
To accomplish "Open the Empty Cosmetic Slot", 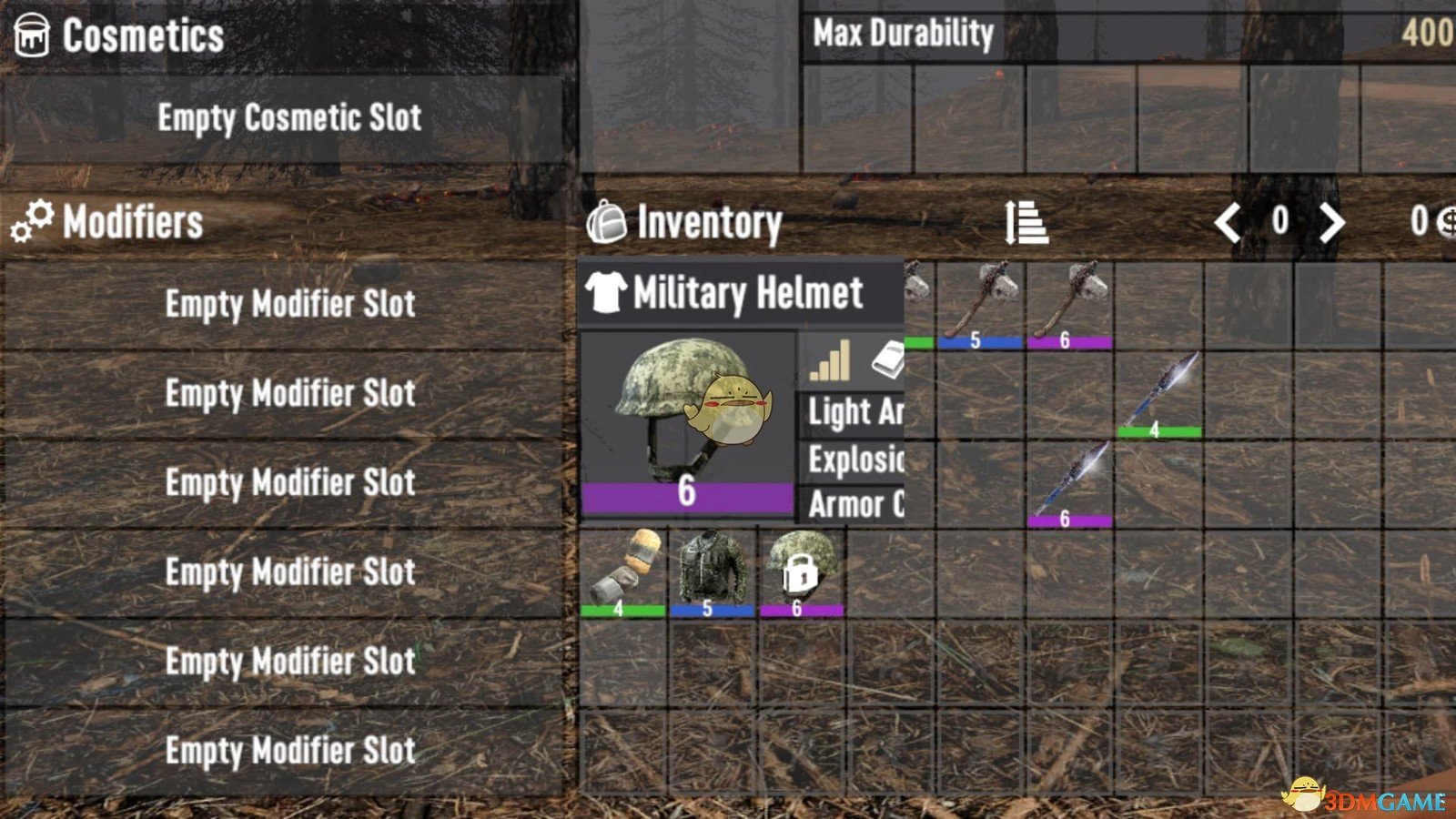I will point(291,118).
